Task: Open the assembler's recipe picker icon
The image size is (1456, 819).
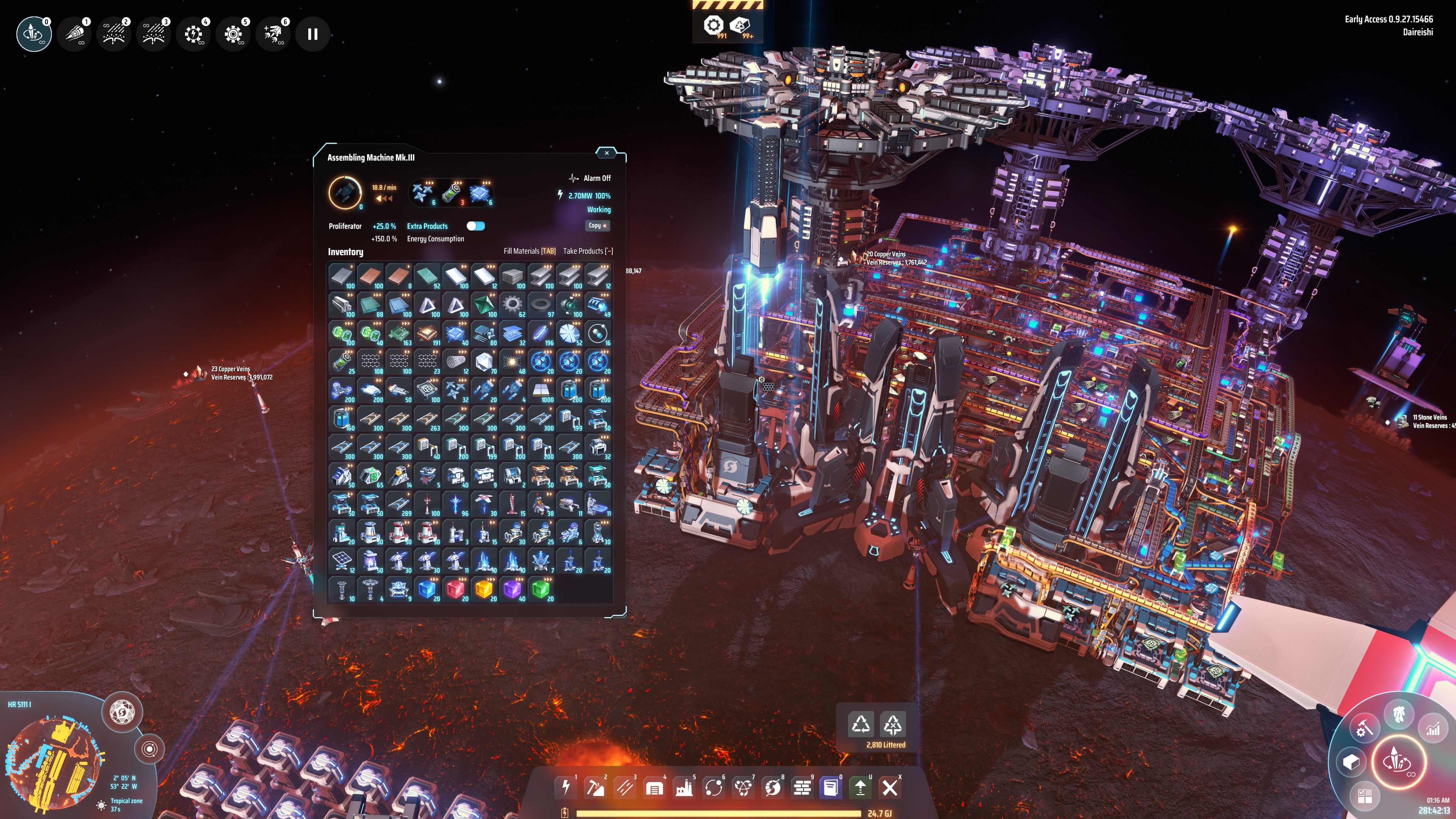Action: pyautogui.click(x=345, y=193)
